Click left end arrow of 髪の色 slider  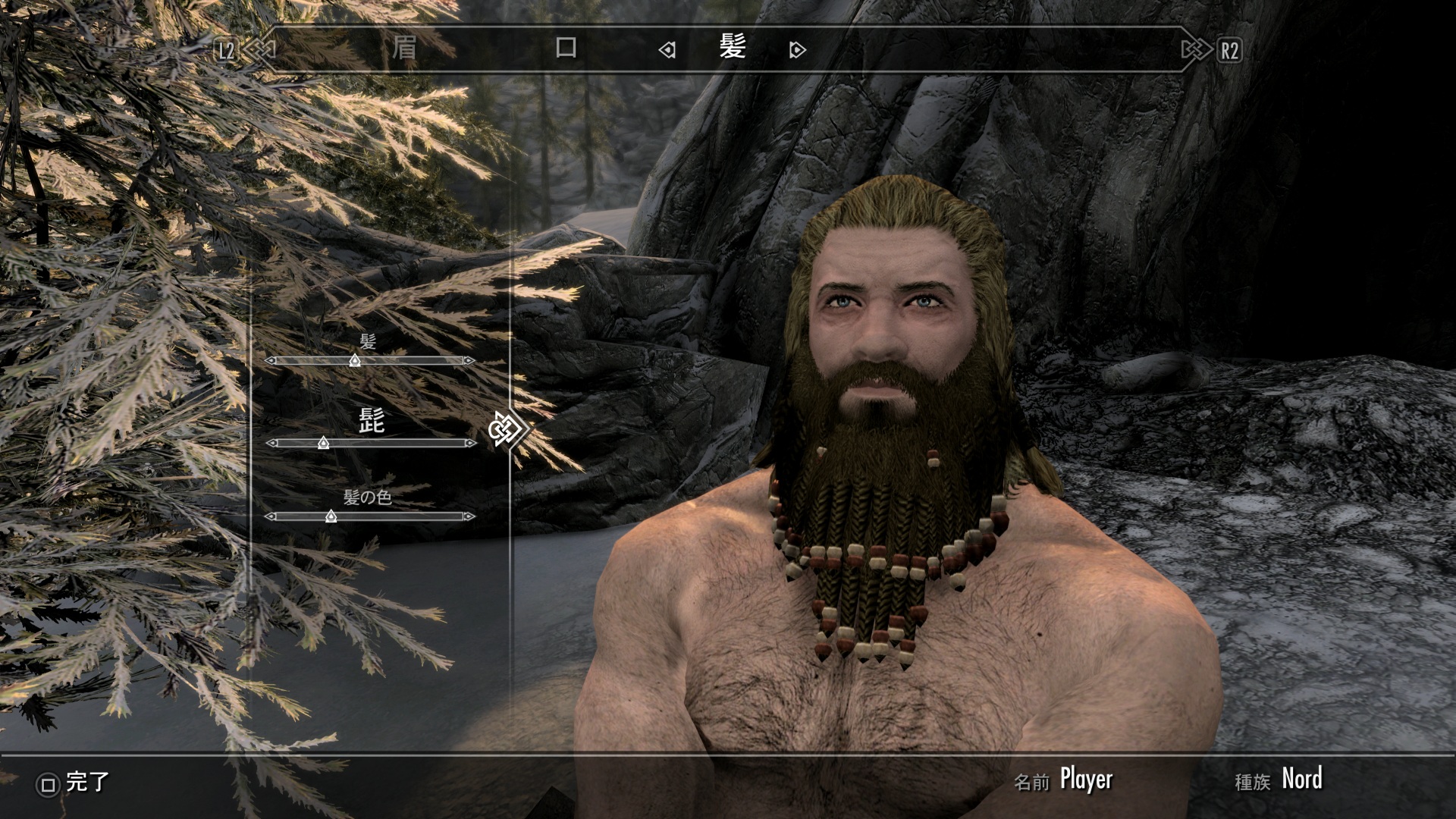click(x=271, y=516)
